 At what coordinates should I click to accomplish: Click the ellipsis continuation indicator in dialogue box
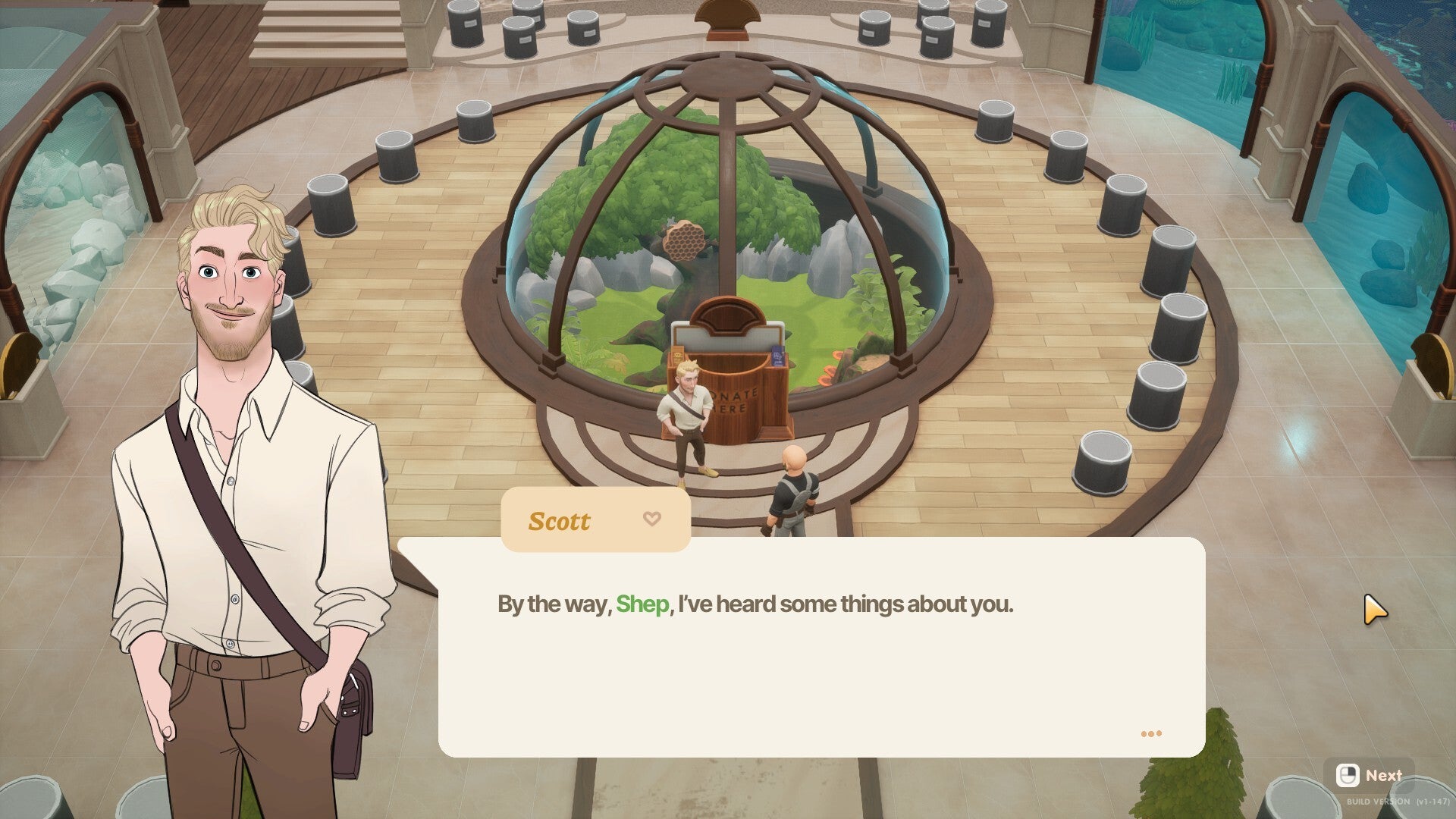(x=1150, y=733)
